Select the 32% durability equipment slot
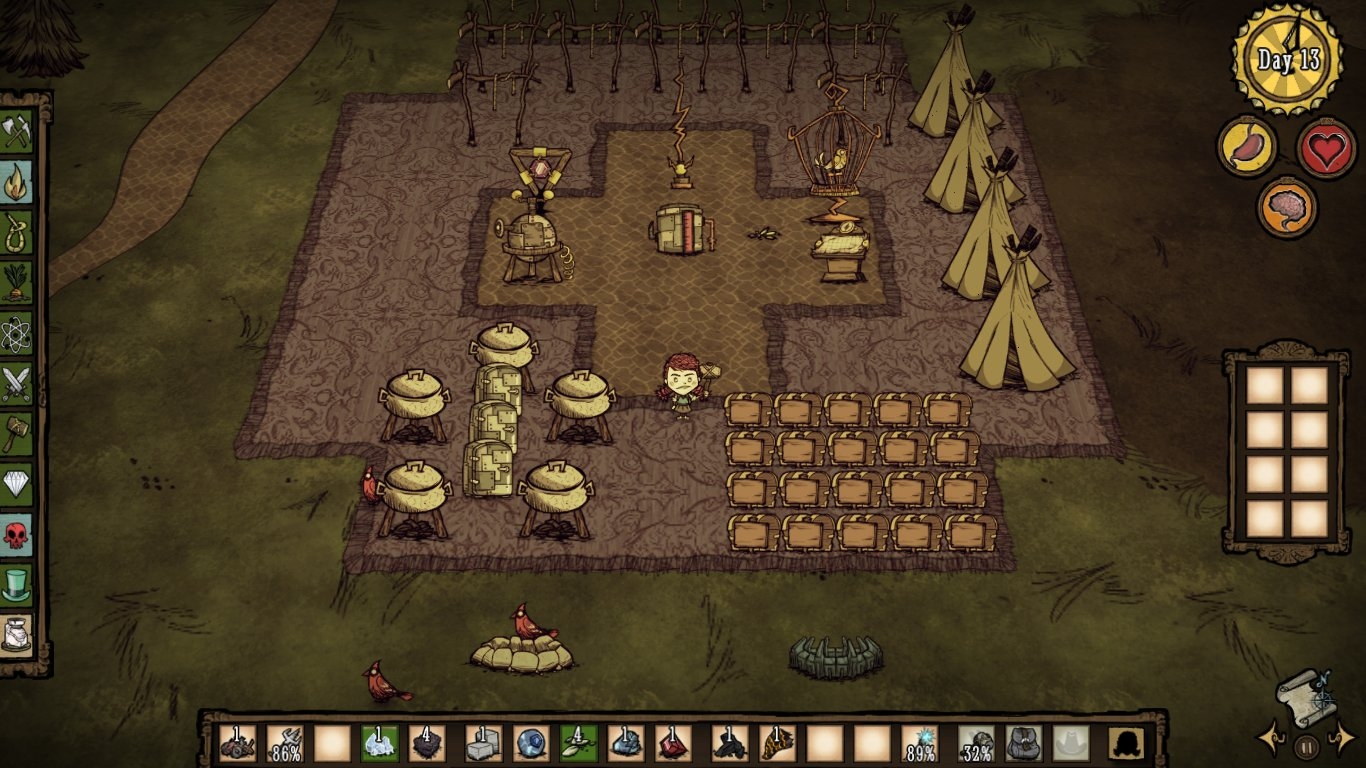This screenshot has width=1366, height=768. (976, 743)
